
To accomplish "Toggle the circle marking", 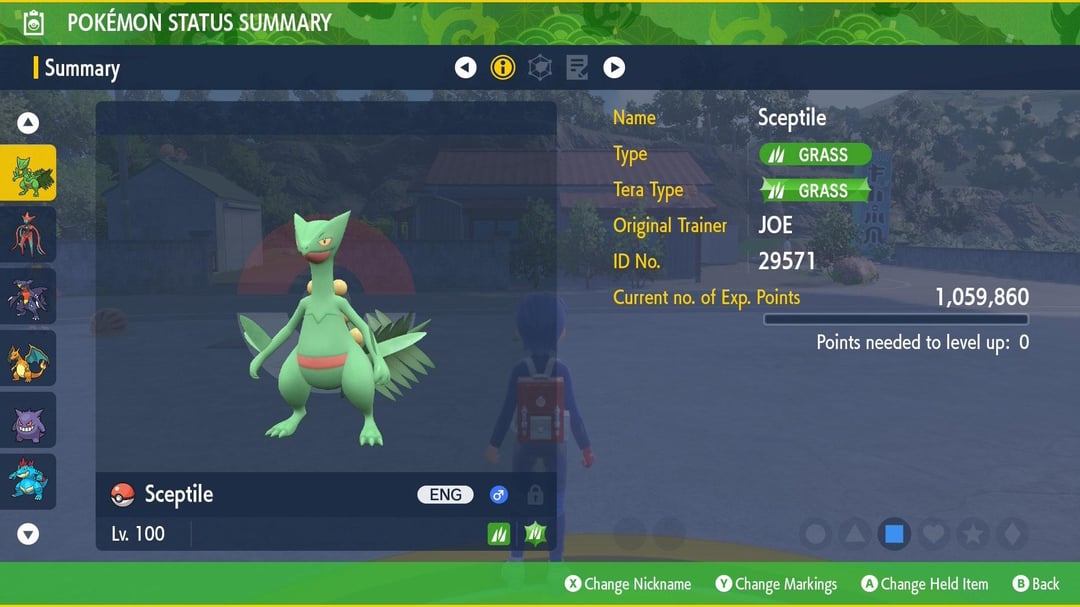I will 816,534.
